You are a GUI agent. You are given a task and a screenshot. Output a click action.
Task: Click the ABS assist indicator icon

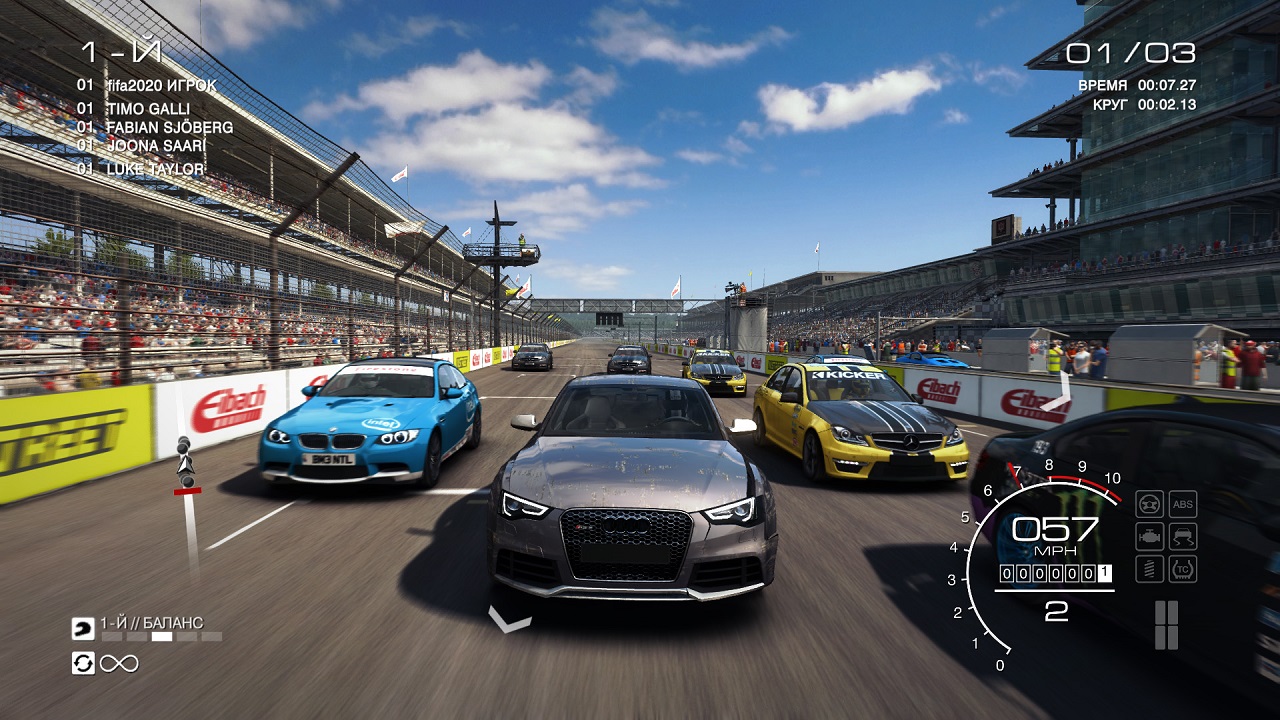[x=1183, y=504]
